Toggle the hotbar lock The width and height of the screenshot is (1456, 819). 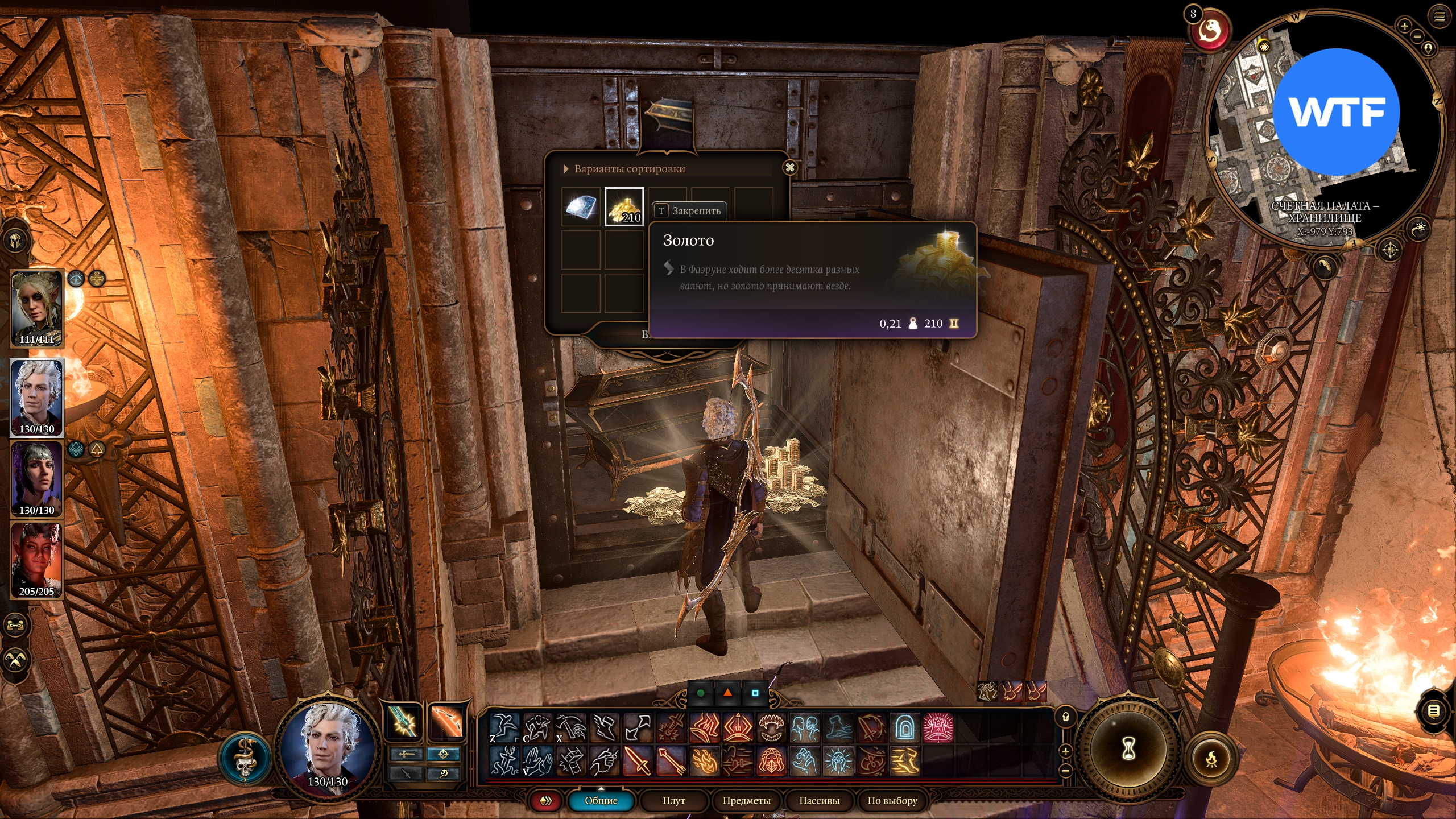click(x=1066, y=717)
